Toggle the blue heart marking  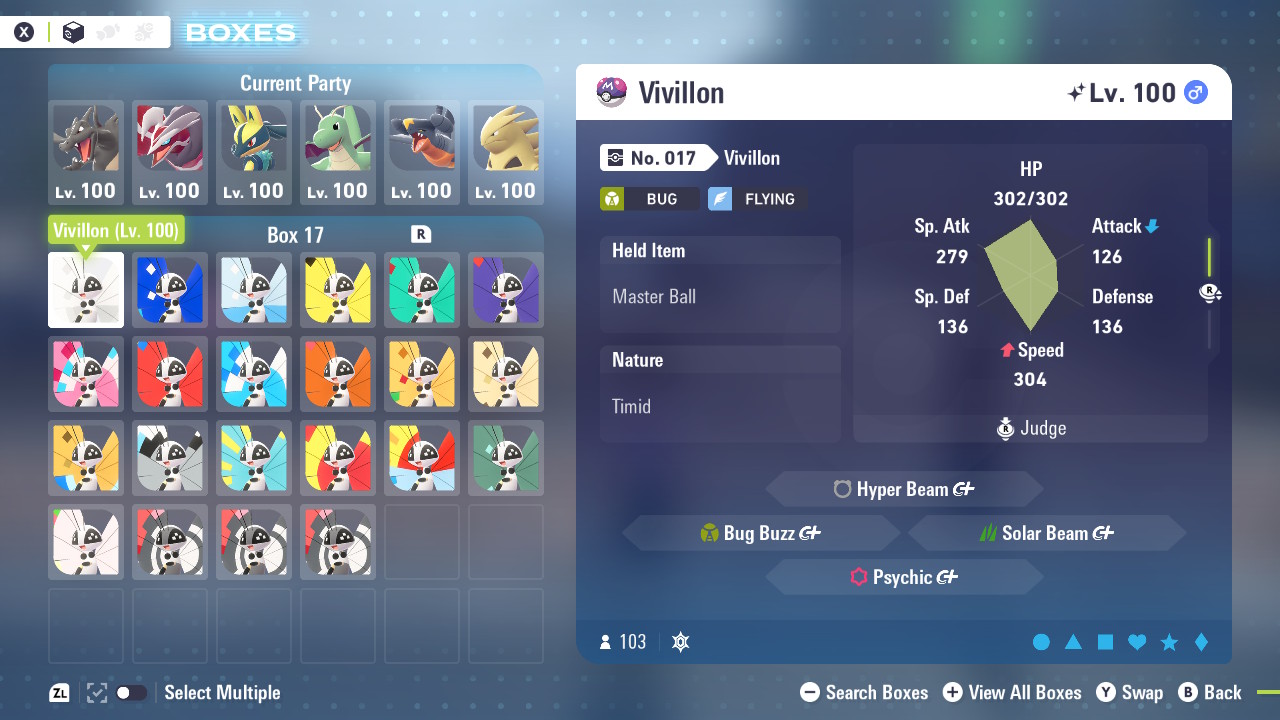(x=1136, y=643)
